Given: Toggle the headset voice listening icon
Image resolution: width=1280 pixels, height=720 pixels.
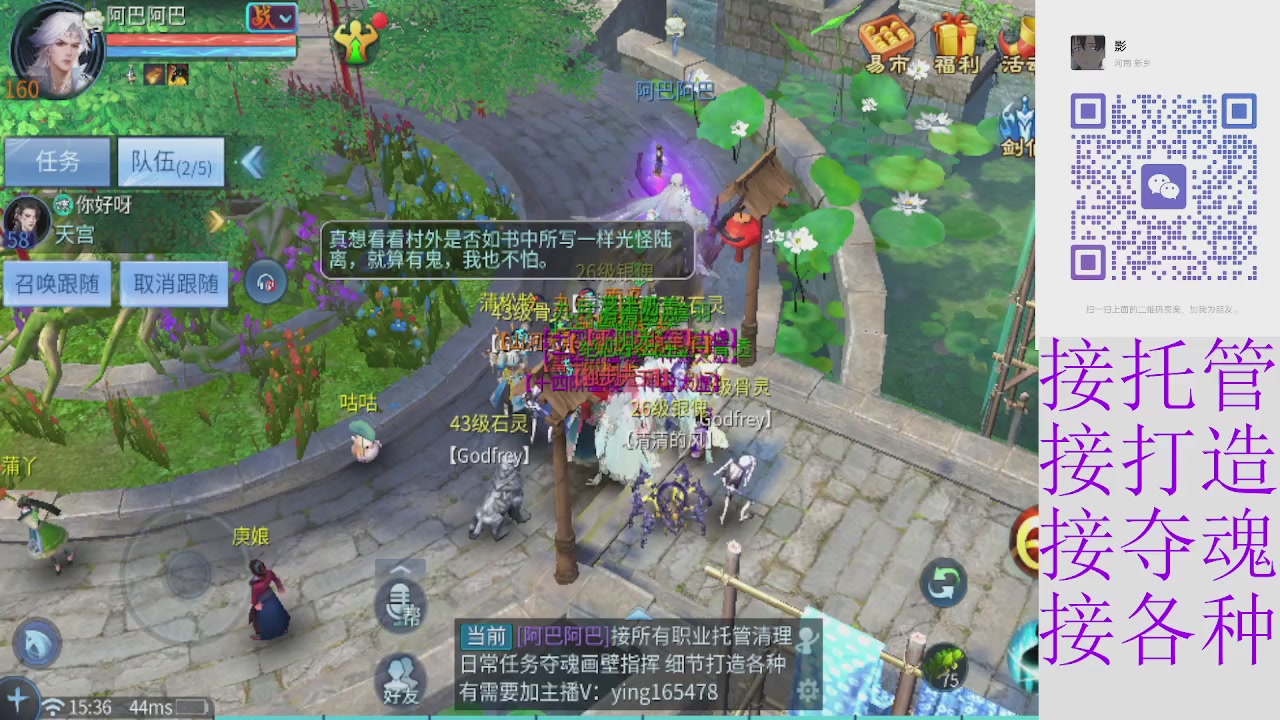Looking at the screenshot, I should 264,282.
